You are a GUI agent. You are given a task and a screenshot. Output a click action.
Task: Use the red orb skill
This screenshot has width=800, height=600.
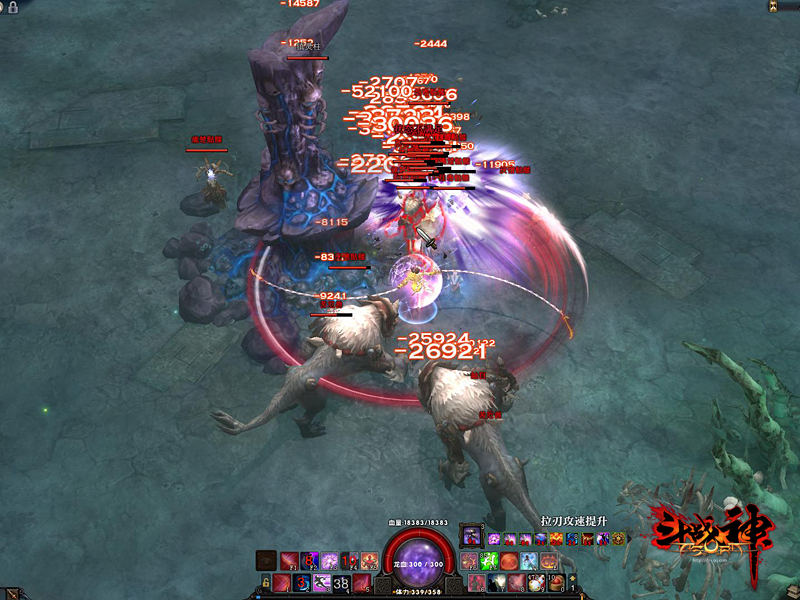click(x=509, y=560)
